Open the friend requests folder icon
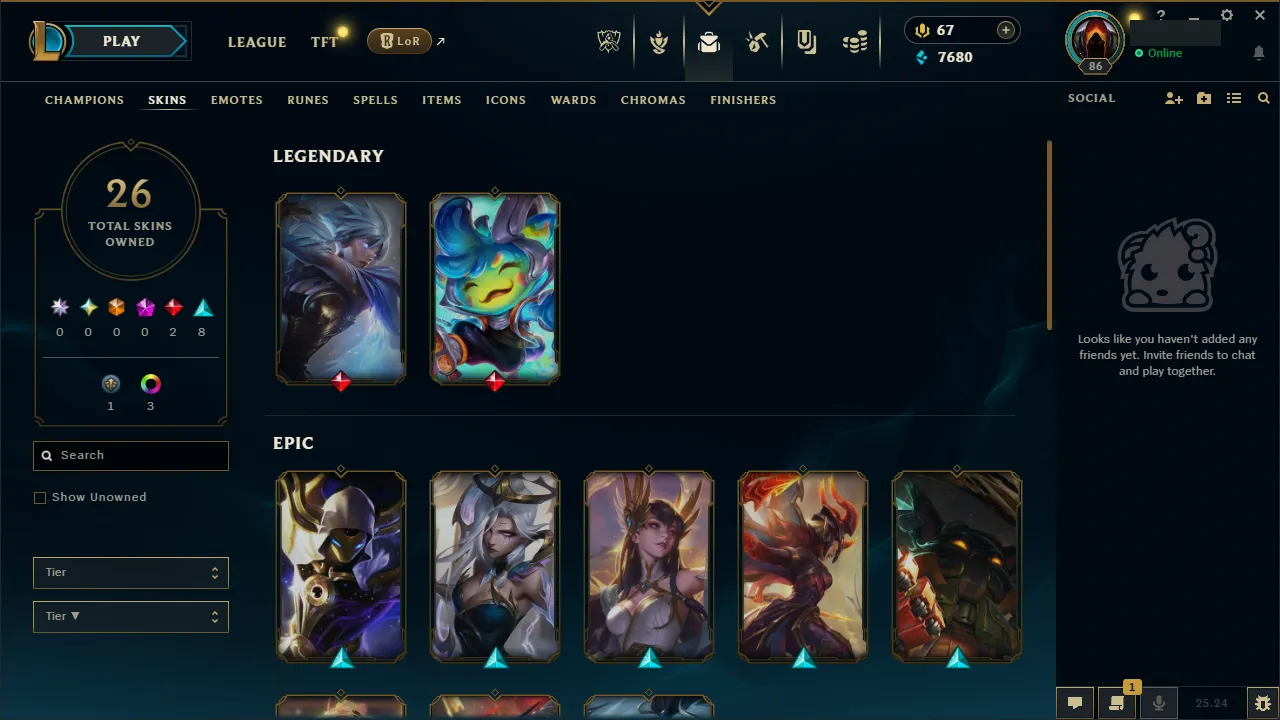1280x720 pixels. pyautogui.click(x=1204, y=98)
